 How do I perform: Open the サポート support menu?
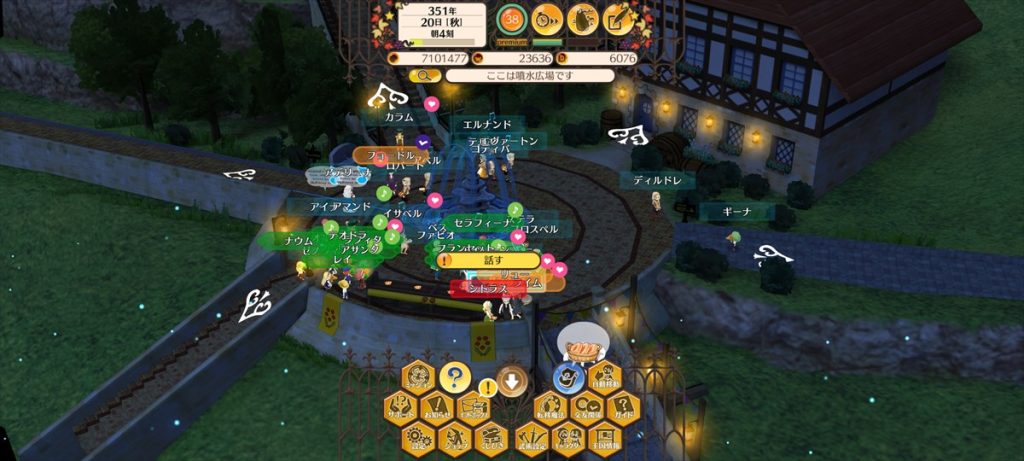tap(400, 407)
